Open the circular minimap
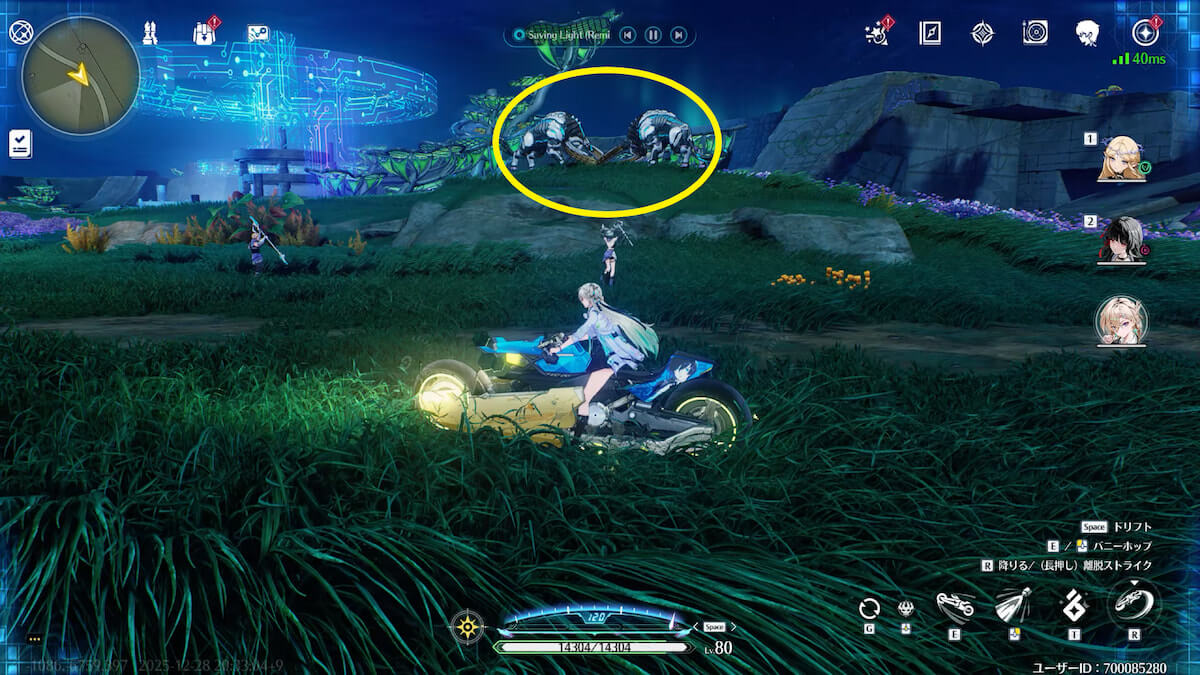The height and width of the screenshot is (675, 1200). point(80,76)
